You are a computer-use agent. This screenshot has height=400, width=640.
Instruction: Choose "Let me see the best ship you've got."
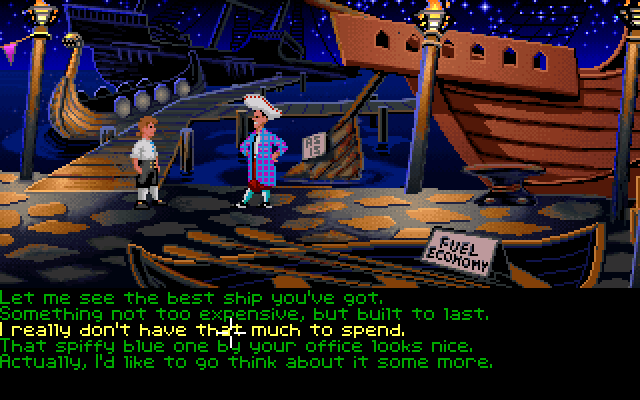[x=192, y=298]
